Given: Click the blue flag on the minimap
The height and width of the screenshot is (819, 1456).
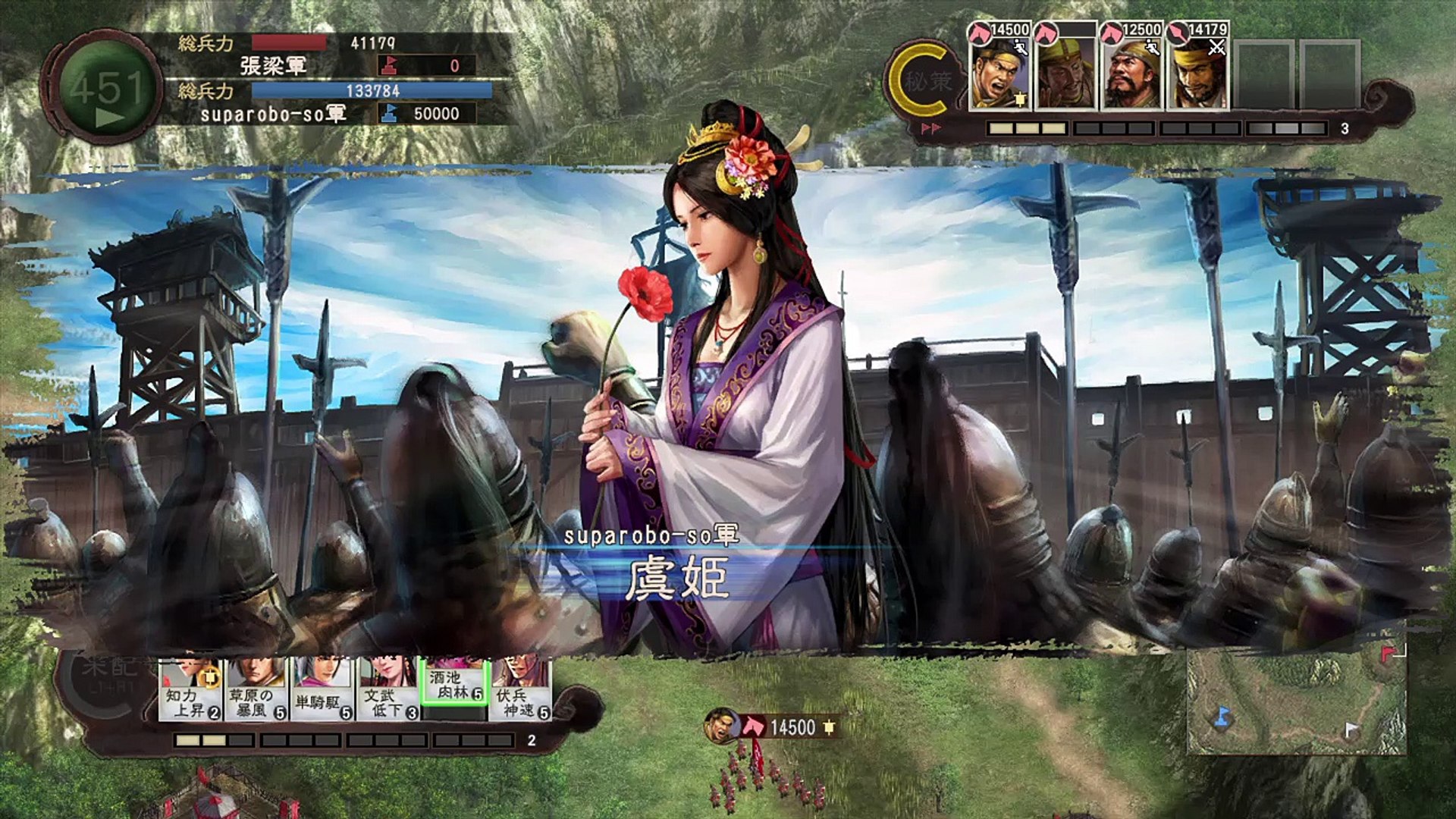Looking at the screenshot, I should click(x=1221, y=715).
